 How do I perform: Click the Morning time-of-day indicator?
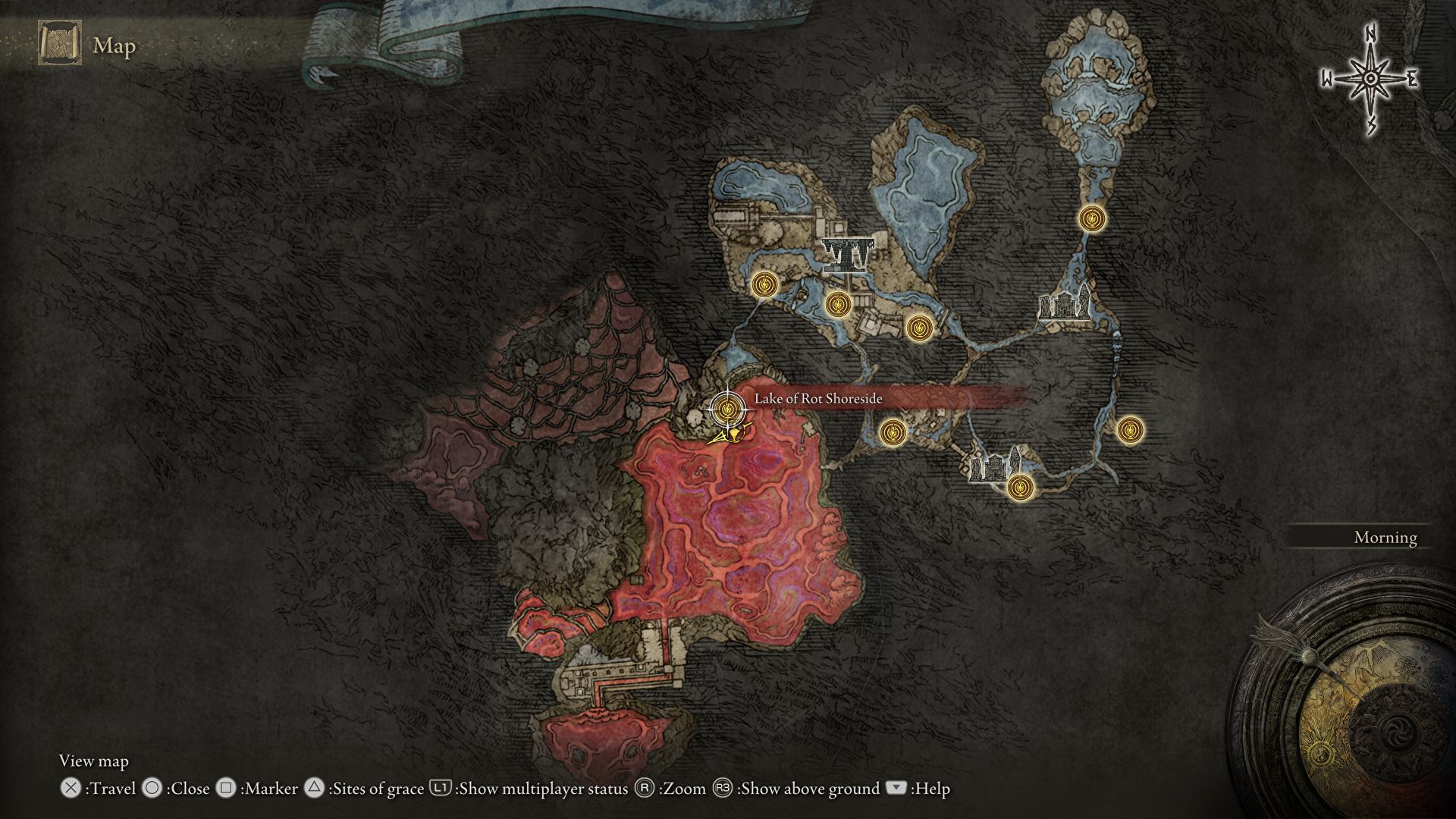click(1385, 538)
